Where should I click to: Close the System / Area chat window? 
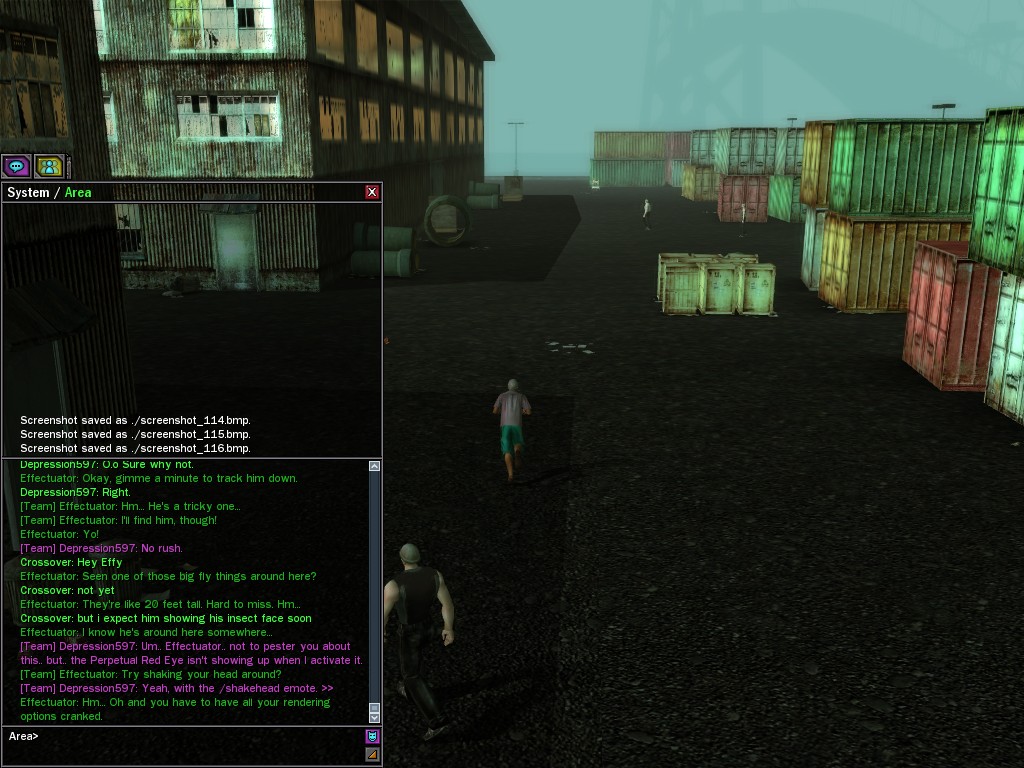click(x=372, y=192)
